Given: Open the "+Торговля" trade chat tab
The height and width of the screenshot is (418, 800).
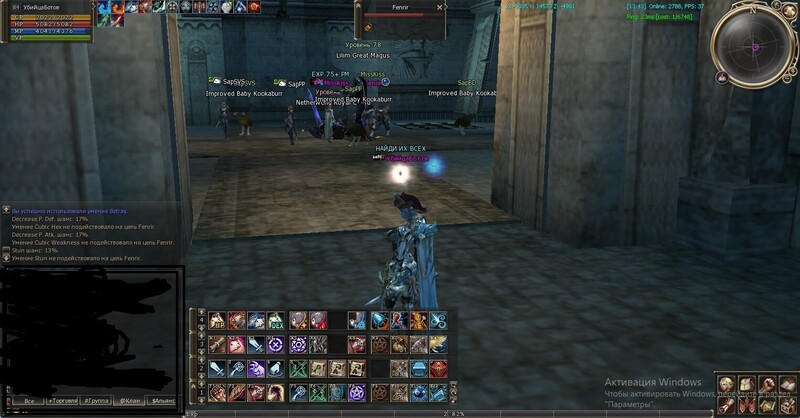Looking at the screenshot, I should point(64,400).
